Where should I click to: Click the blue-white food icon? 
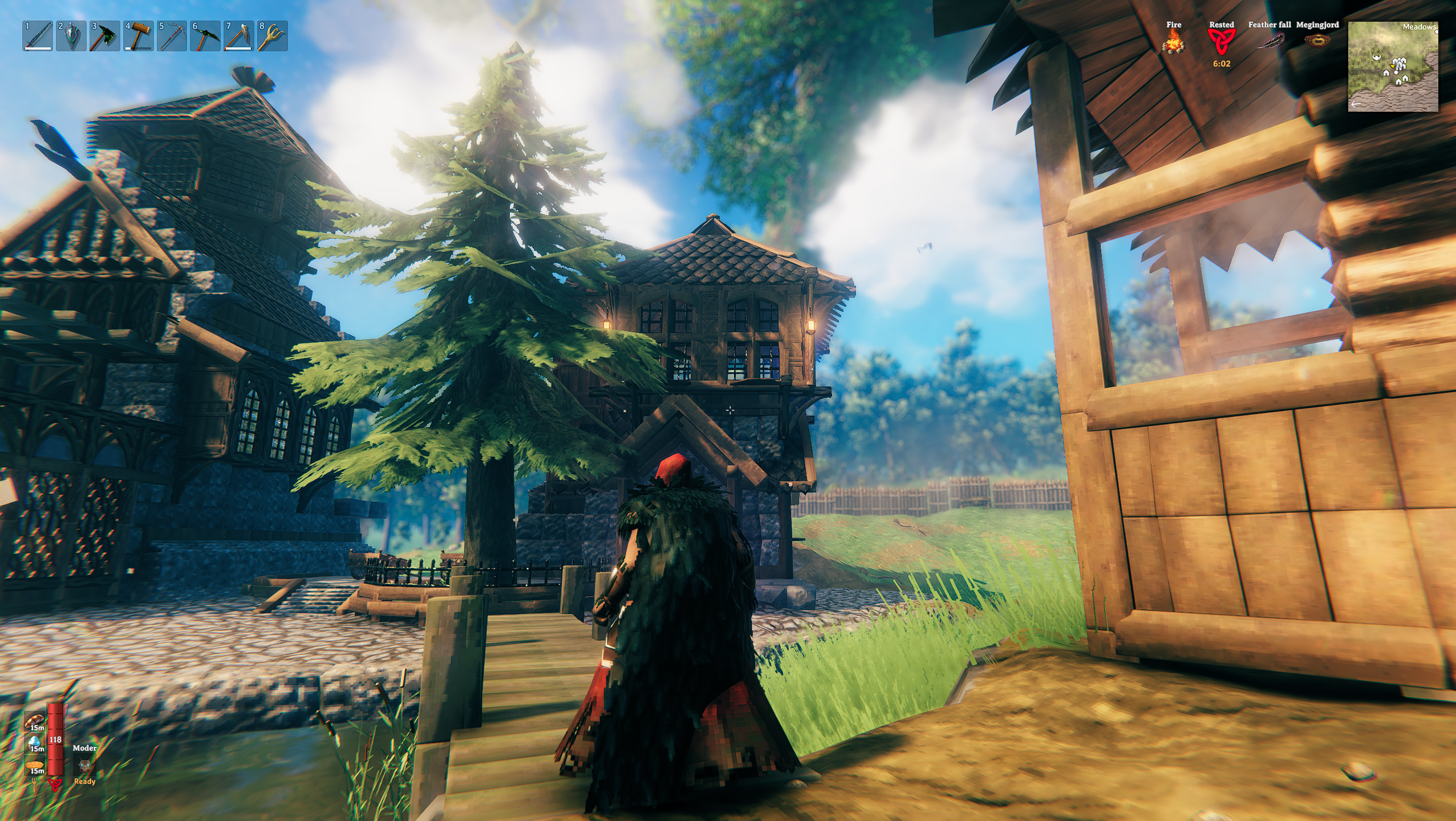point(35,742)
